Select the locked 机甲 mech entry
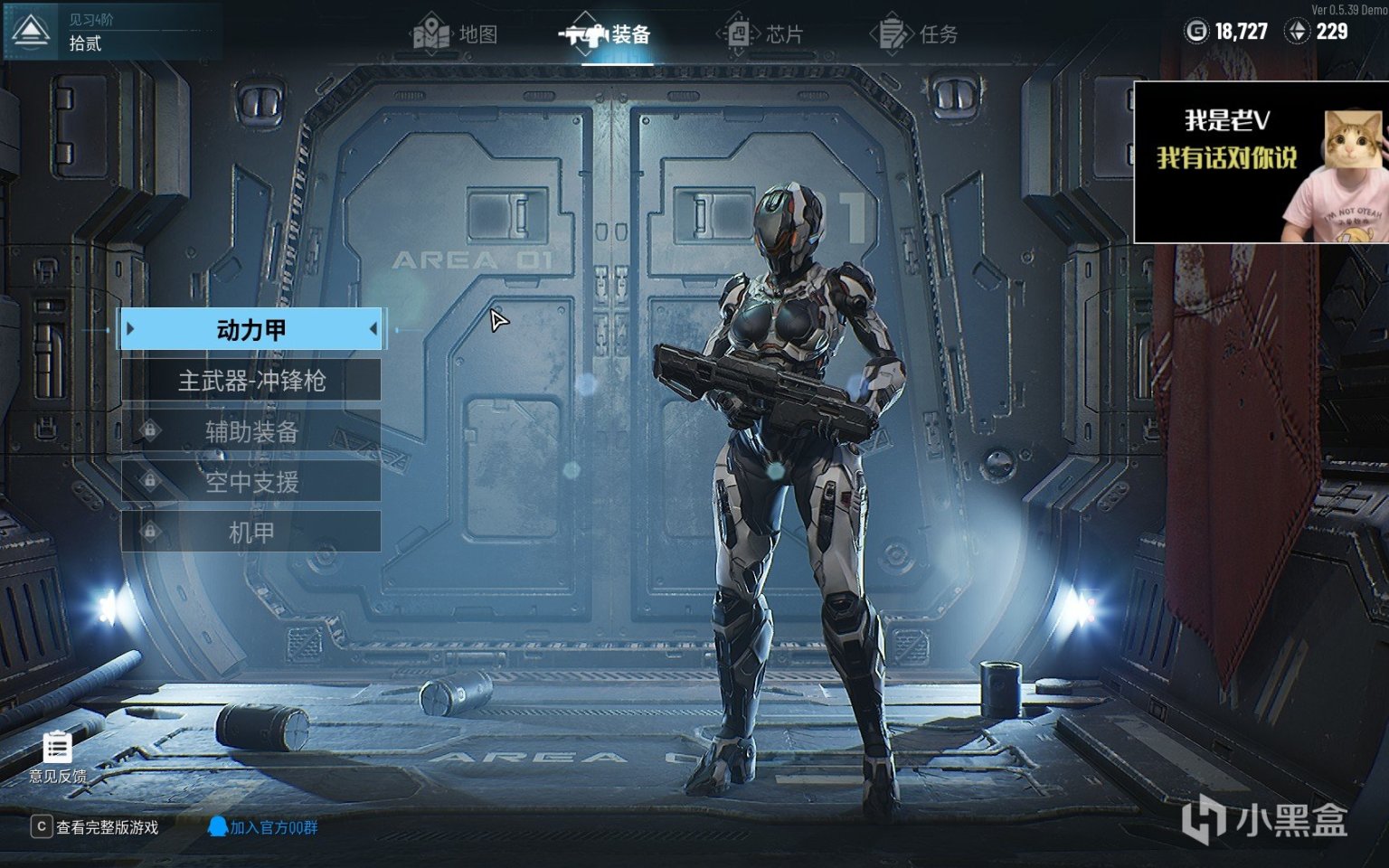The image size is (1389, 868). (x=251, y=533)
